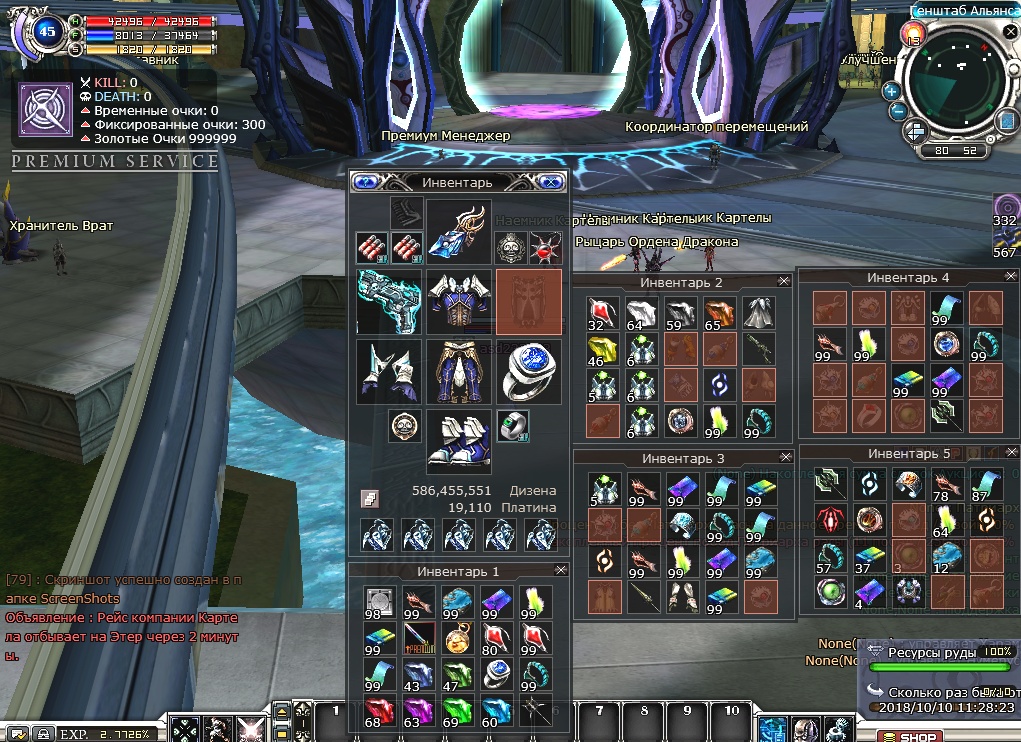The width and height of the screenshot is (1021, 742).
Task: Close the Инвентарь 5 bag
Action: [1009, 454]
